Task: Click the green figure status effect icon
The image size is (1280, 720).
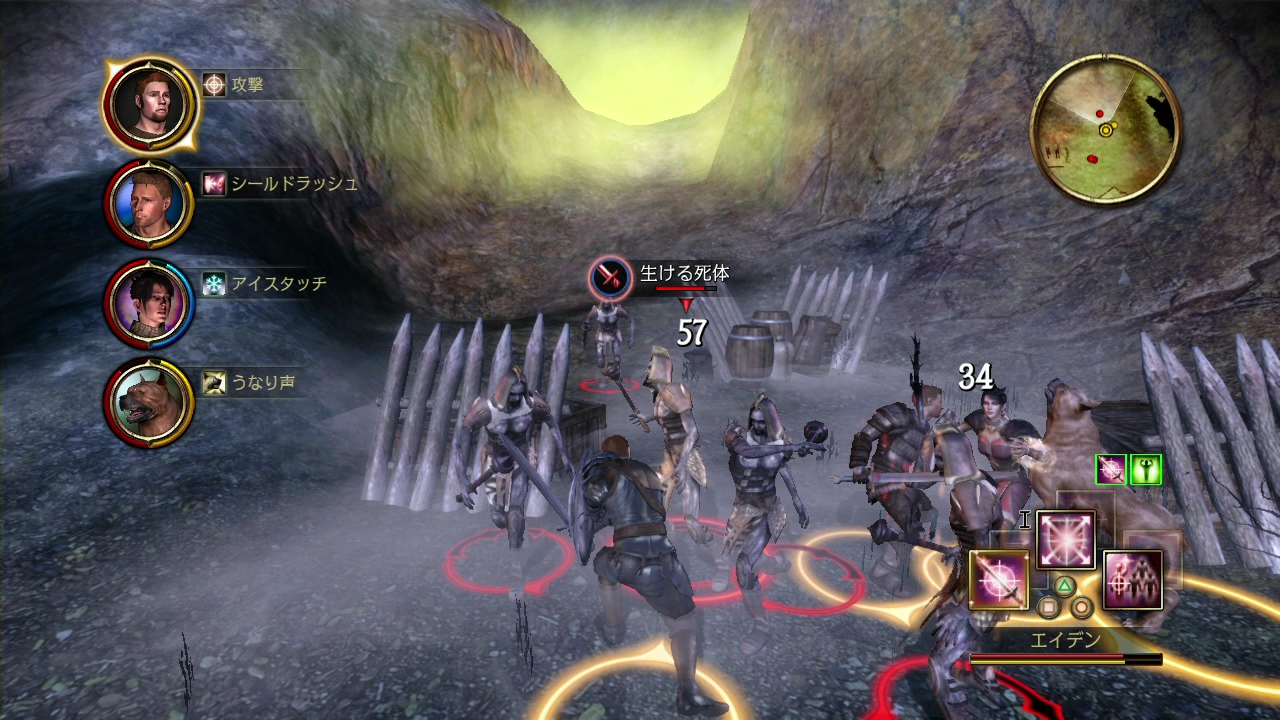Action: click(x=1145, y=469)
